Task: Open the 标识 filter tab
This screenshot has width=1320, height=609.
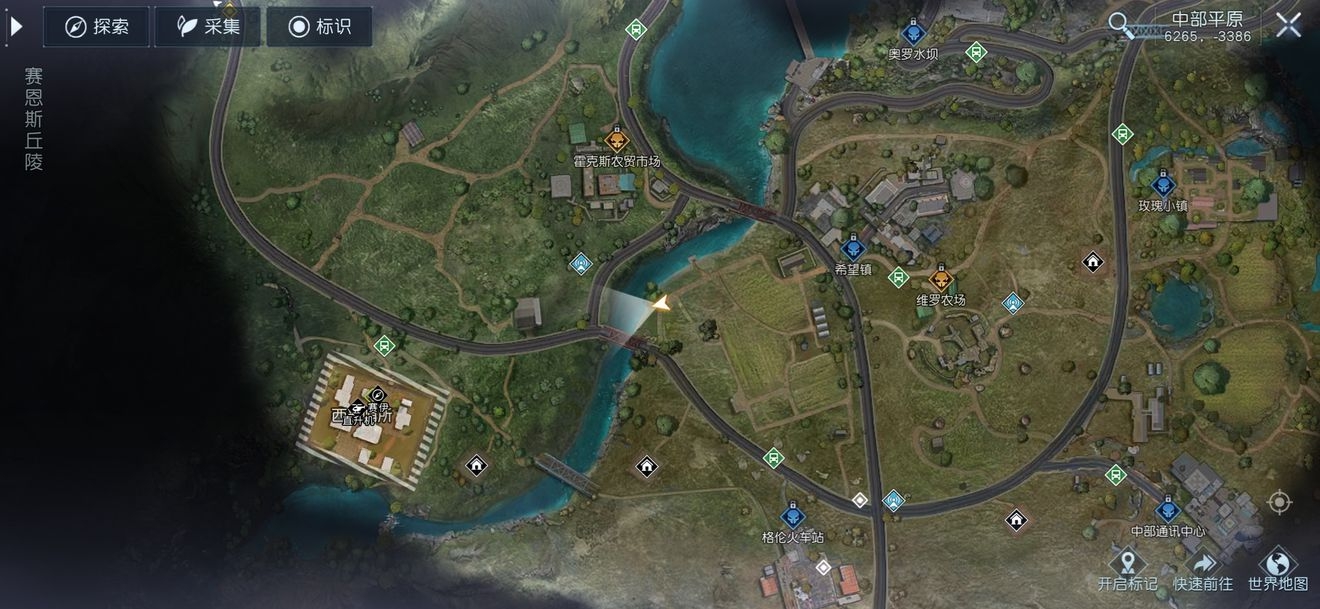Action: pyautogui.click(x=319, y=27)
